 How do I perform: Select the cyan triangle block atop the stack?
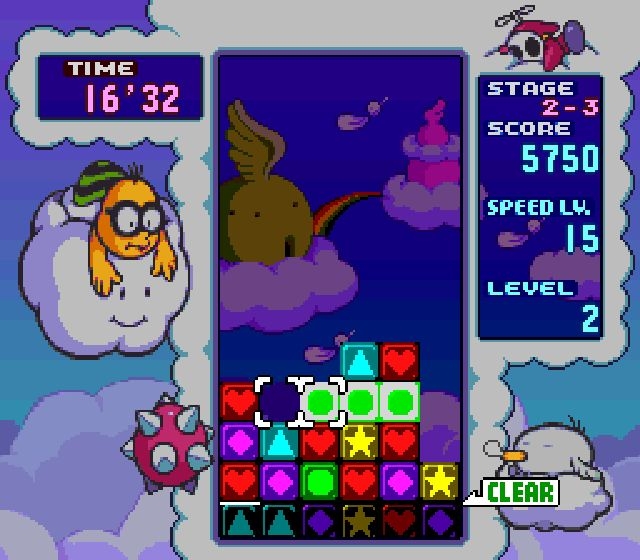point(360,361)
